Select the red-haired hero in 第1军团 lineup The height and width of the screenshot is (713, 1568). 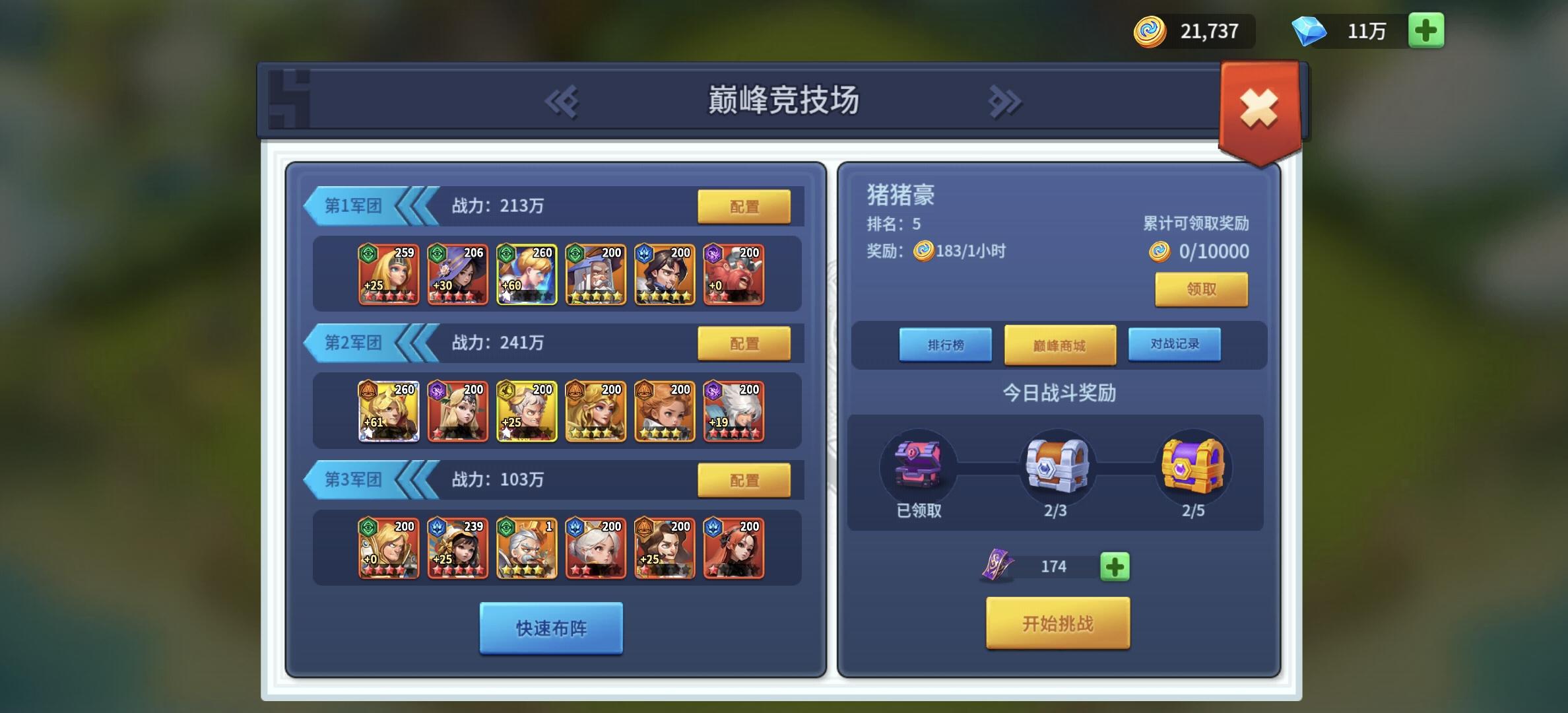pos(734,274)
